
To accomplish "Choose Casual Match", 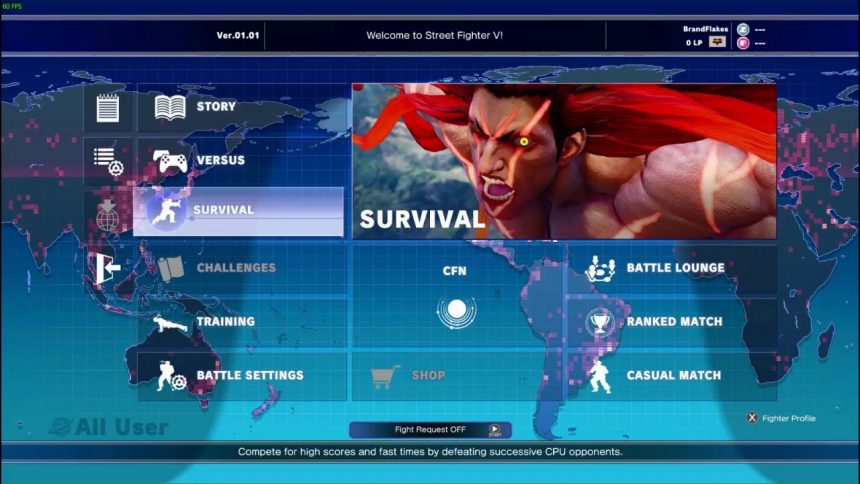I will point(672,376).
